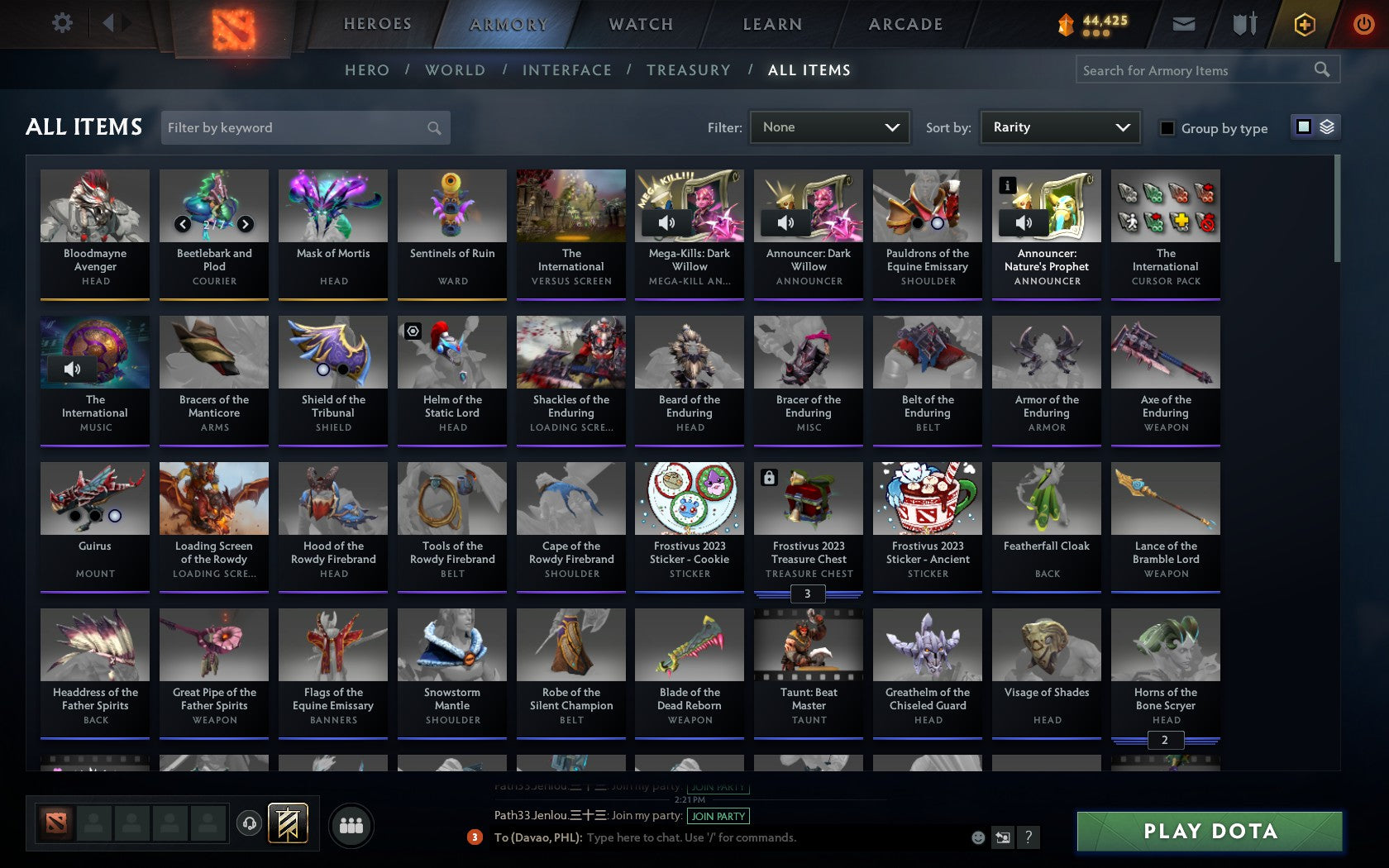
Task: Open the WATCH menu
Action: pyautogui.click(x=639, y=24)
